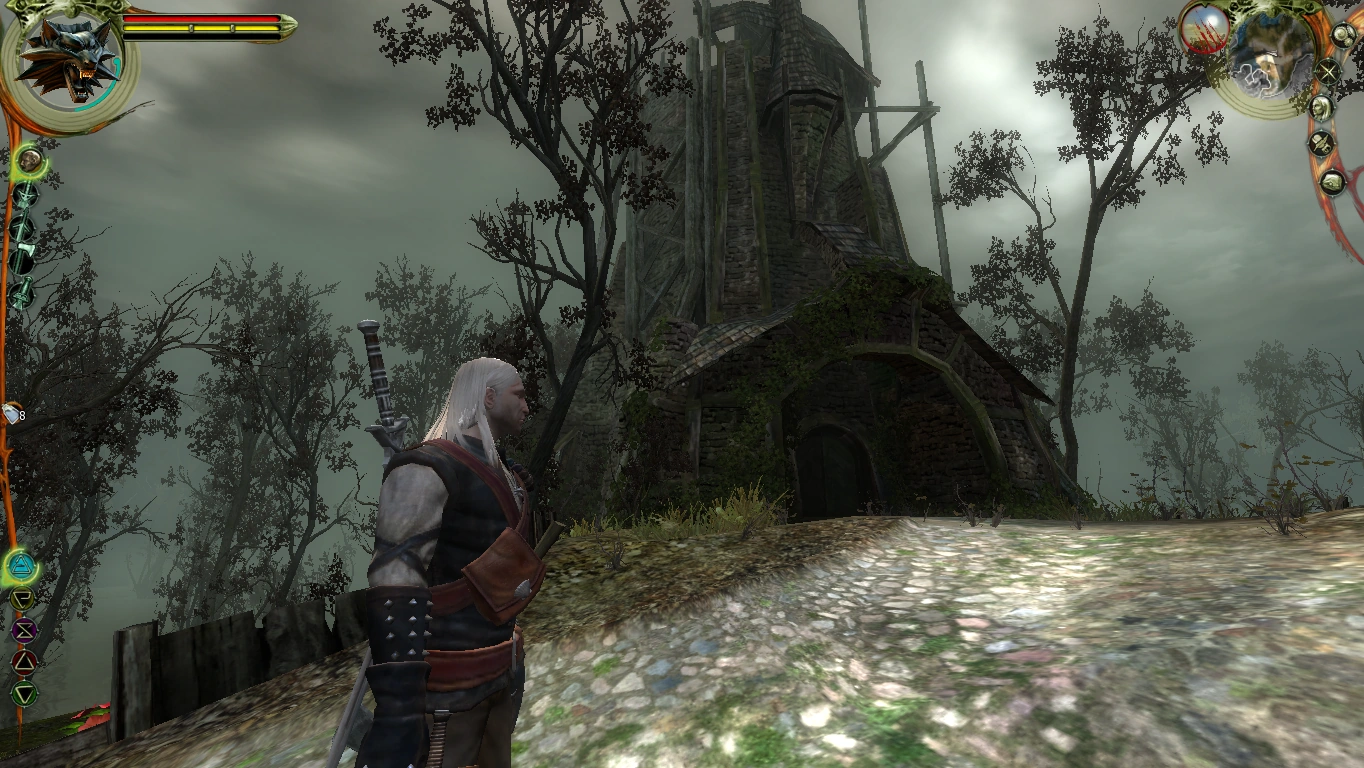Select the cyan triangle Aard sign
Screen dimensions: 1364x768
tap(21, 568)
